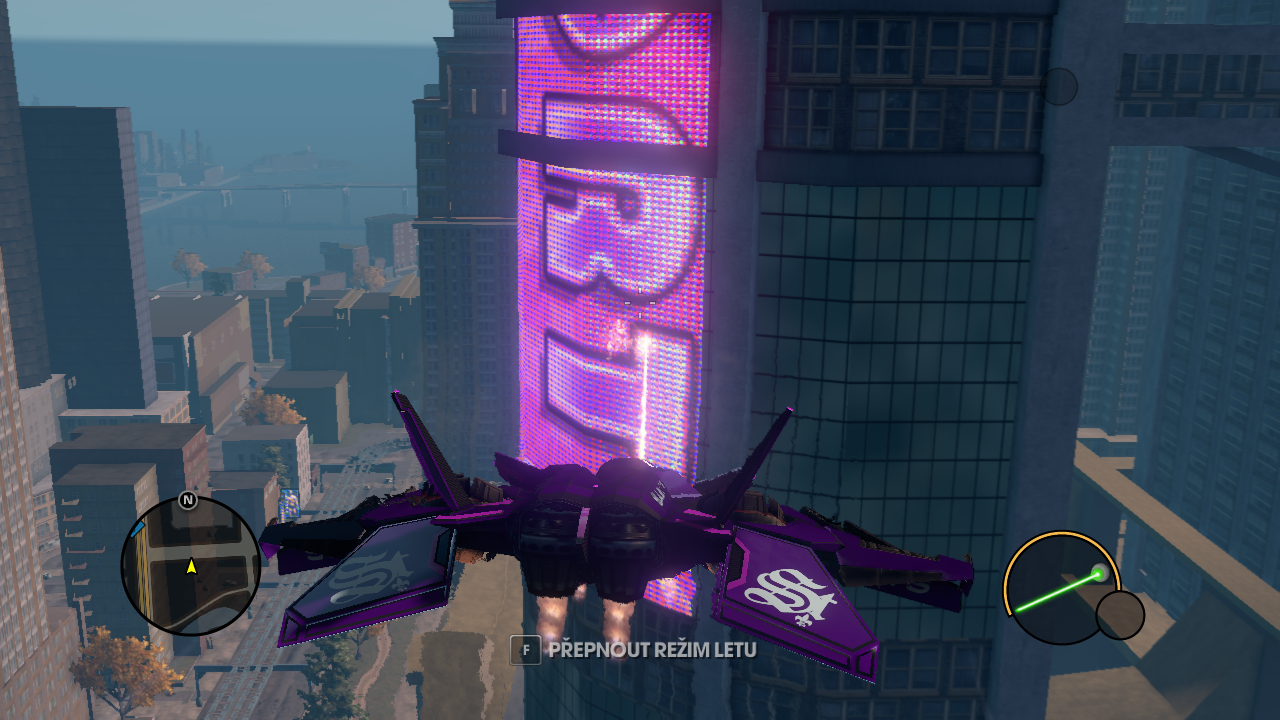Screen dimensions: 1280x720
Task: Click the circular minimap
Action: (190, 566)
